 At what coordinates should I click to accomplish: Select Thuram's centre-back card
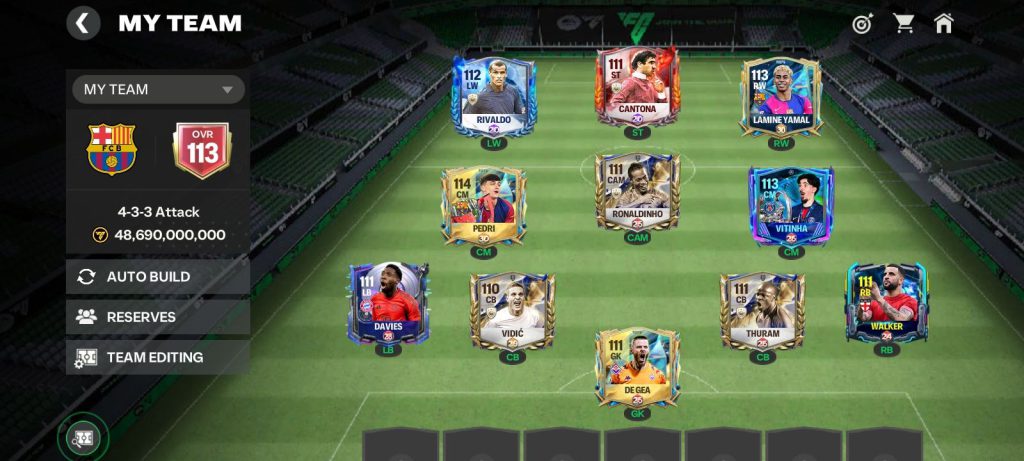762,310
